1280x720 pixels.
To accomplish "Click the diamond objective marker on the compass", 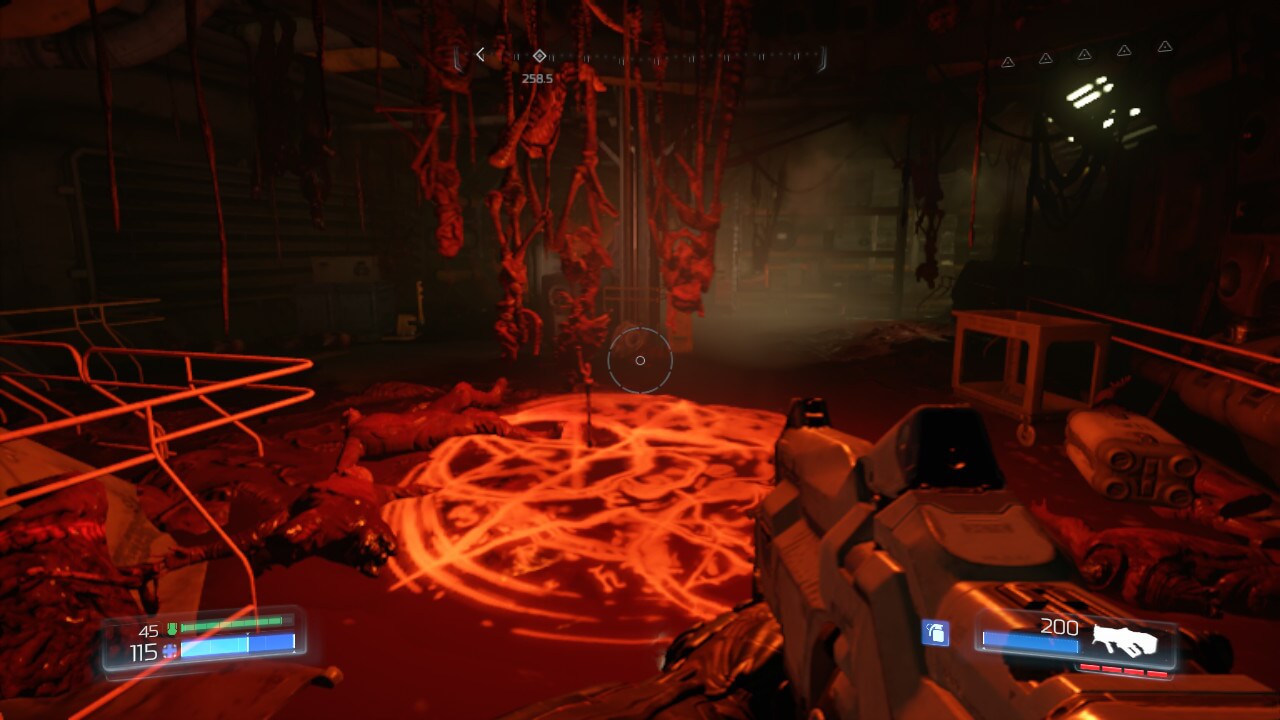I will click(x=539, y=56).
